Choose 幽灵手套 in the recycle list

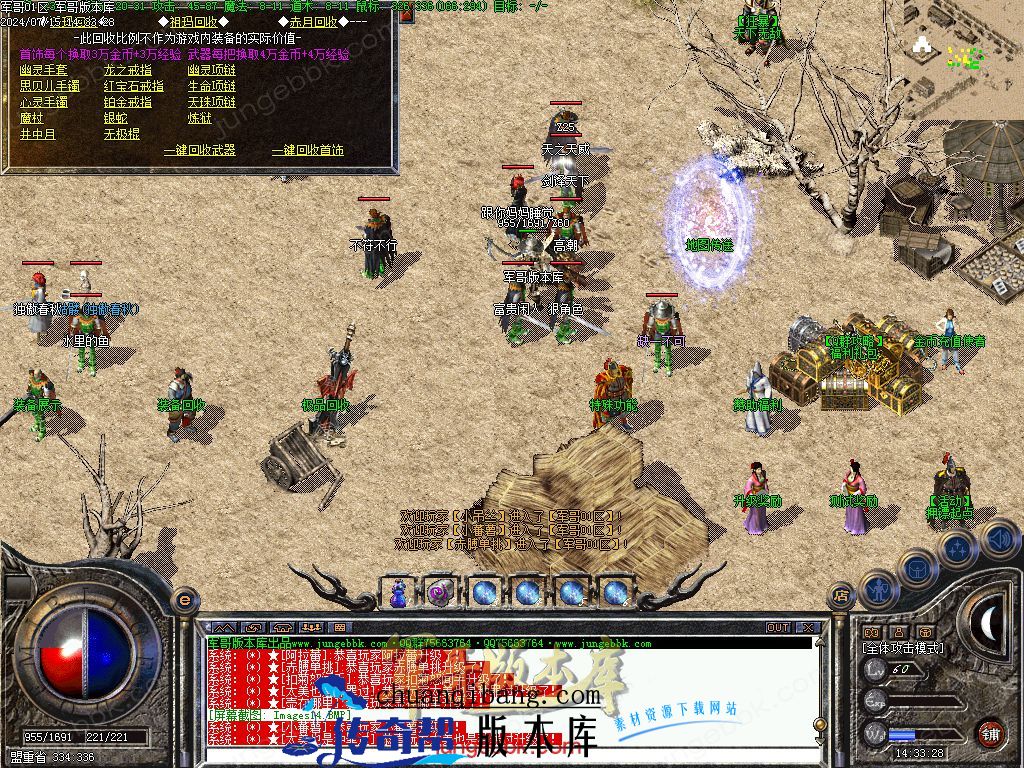tap(44, 70)
